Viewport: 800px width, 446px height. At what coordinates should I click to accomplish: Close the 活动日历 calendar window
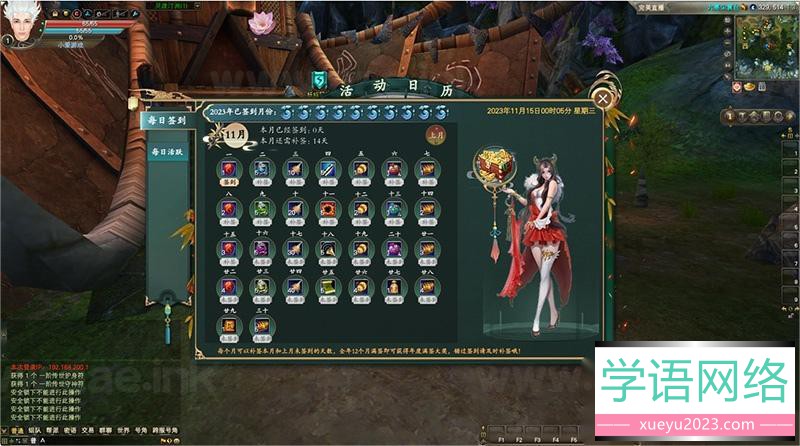coord(602,98)
